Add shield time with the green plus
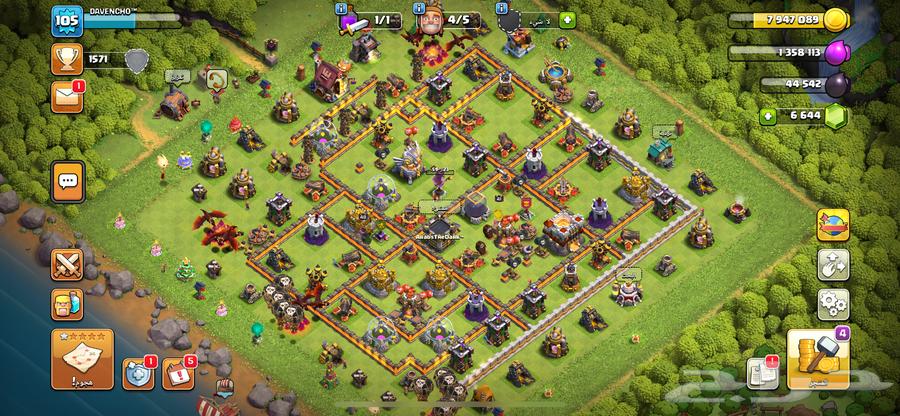900x416 pixels. point(567,19)
